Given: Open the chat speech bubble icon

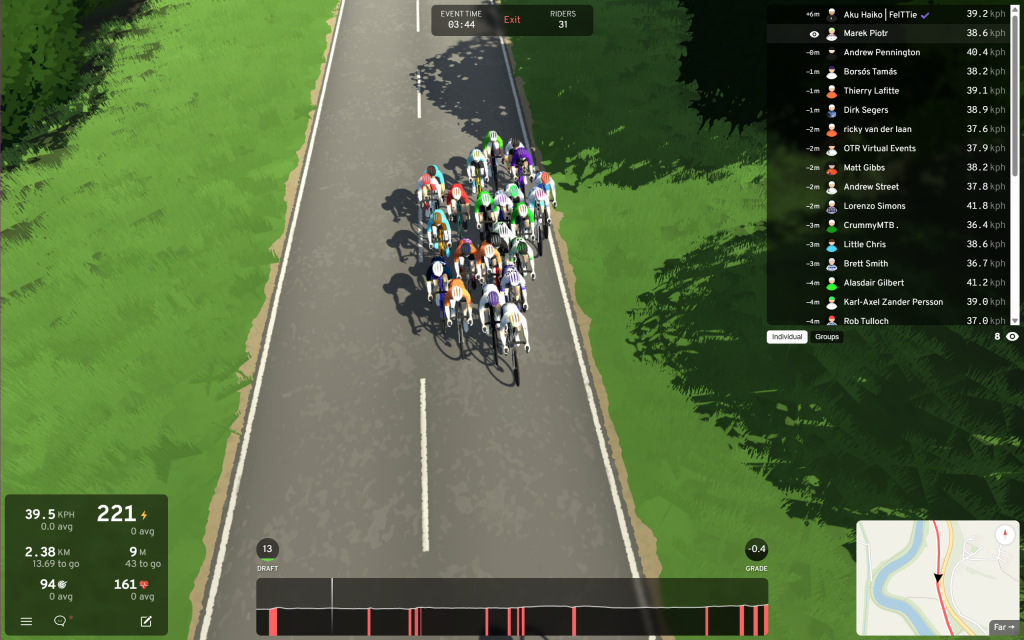Looking at the screenshot, I should pyautogui.click(x=60, y=621).
